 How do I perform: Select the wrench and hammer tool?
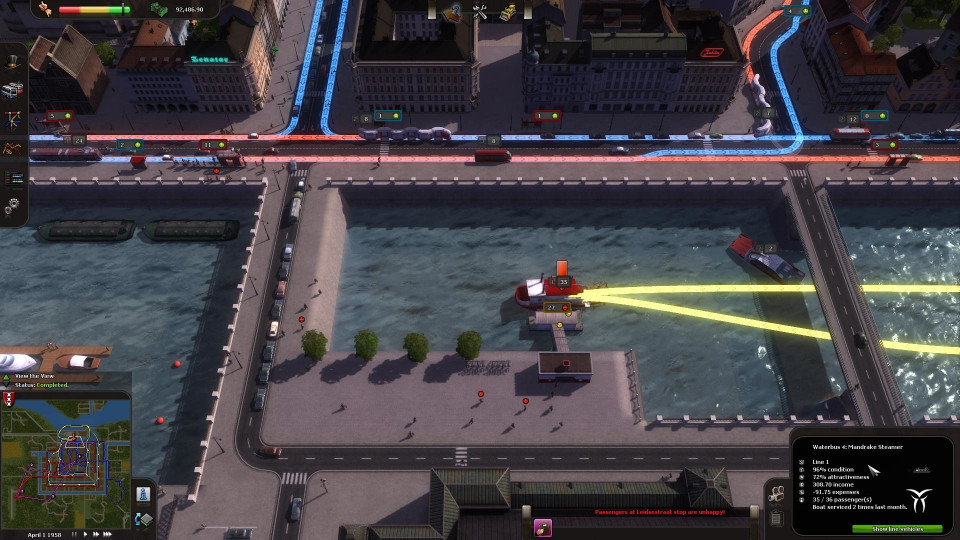(479, 11)
